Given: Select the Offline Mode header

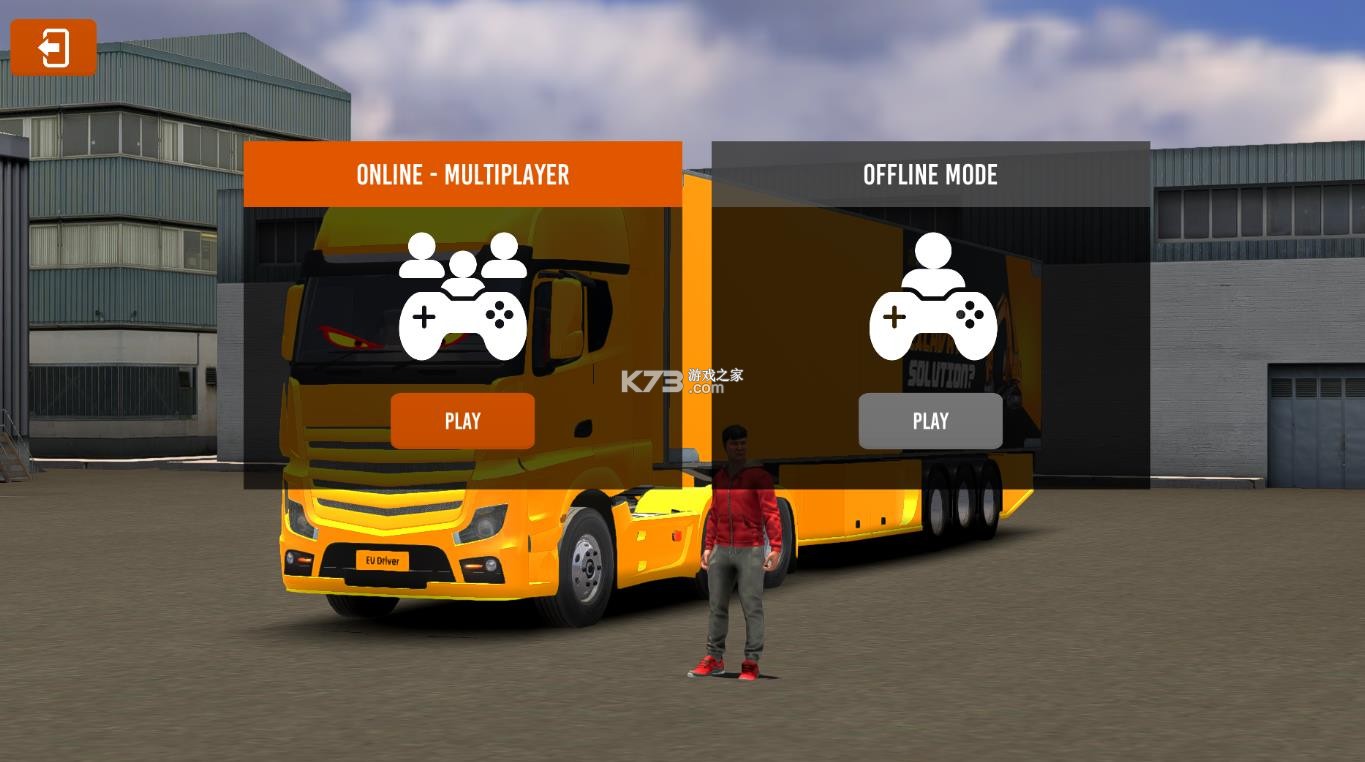Looking at the screenshot, I should pos(930,174).
